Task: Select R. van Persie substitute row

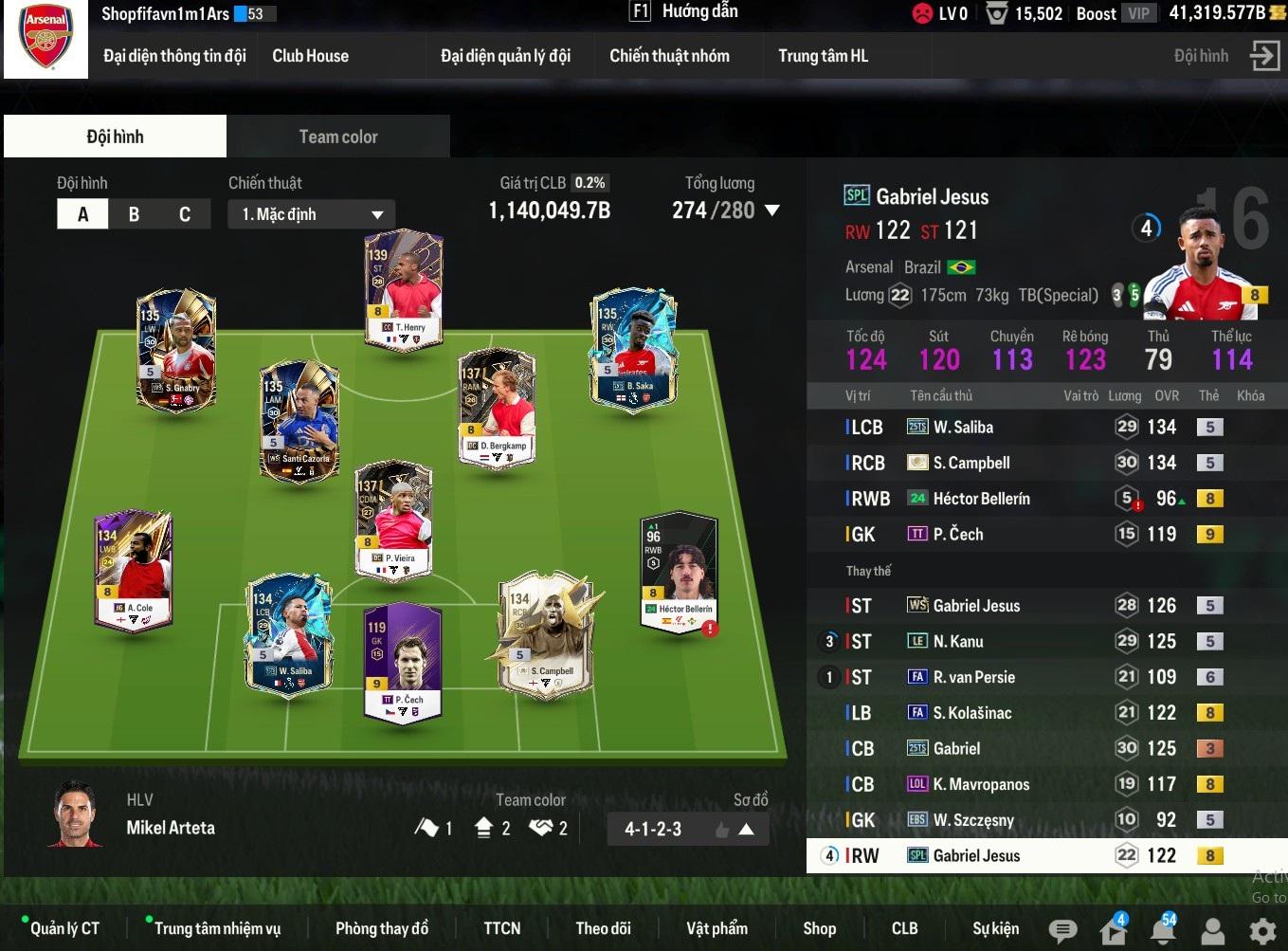Action: (973, 678)
